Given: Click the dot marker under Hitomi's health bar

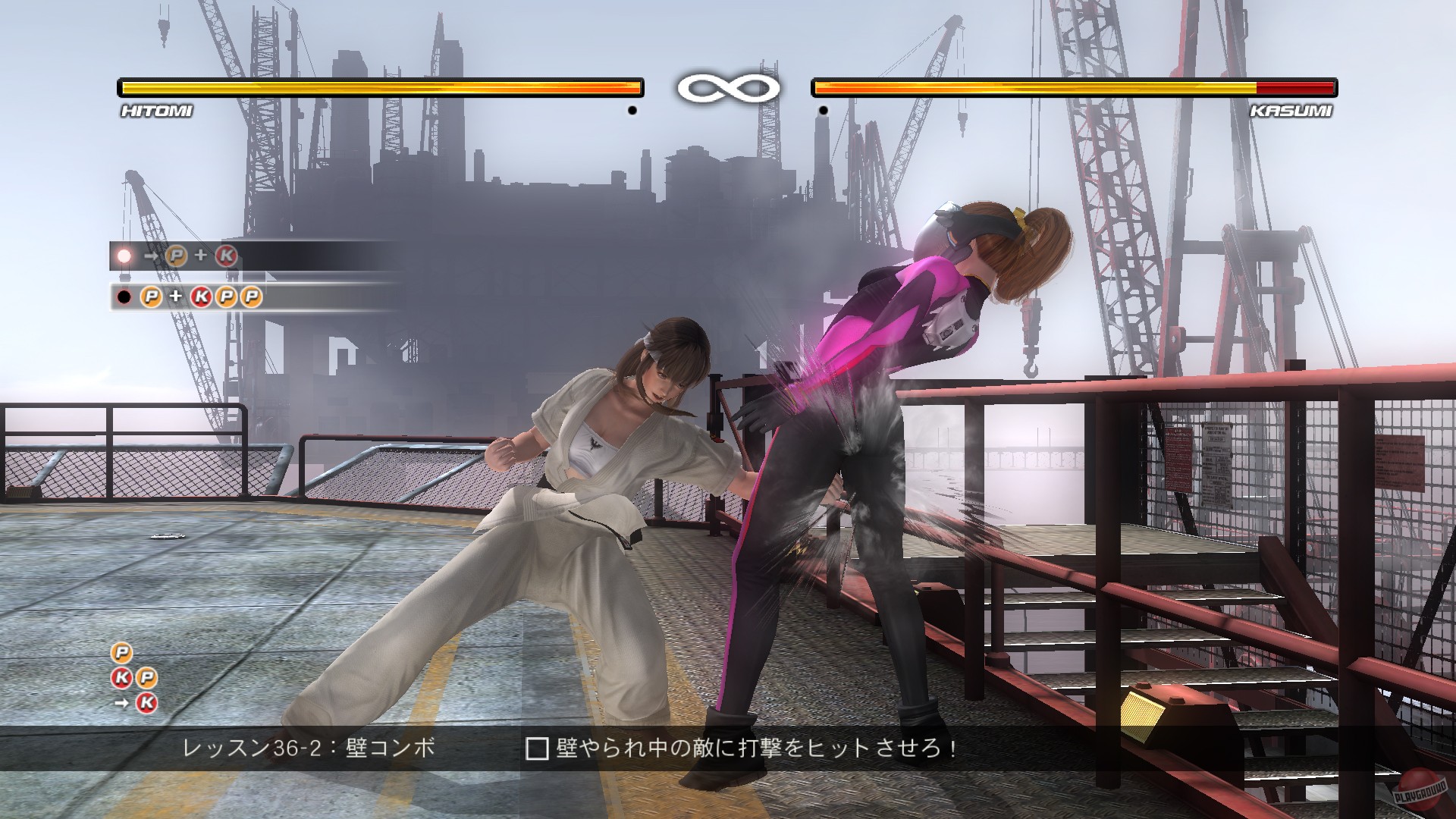Looking at the screenshot, I should point(634,109).
